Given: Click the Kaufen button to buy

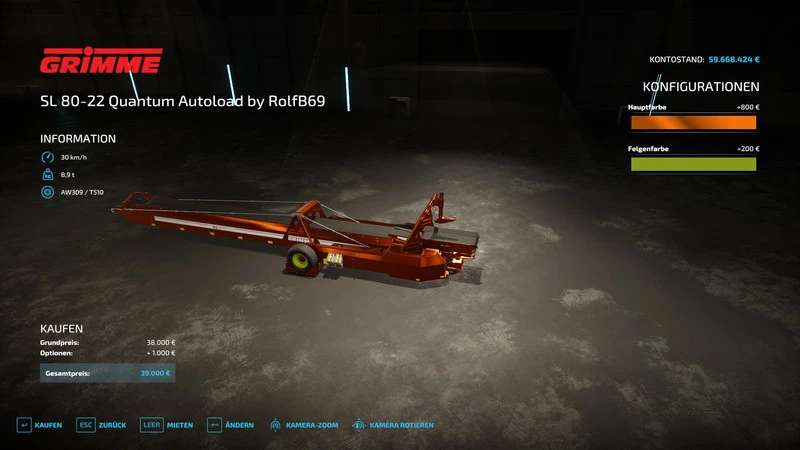Looking at the screenshot, I should pyautogui.click(x=40, y=425).
